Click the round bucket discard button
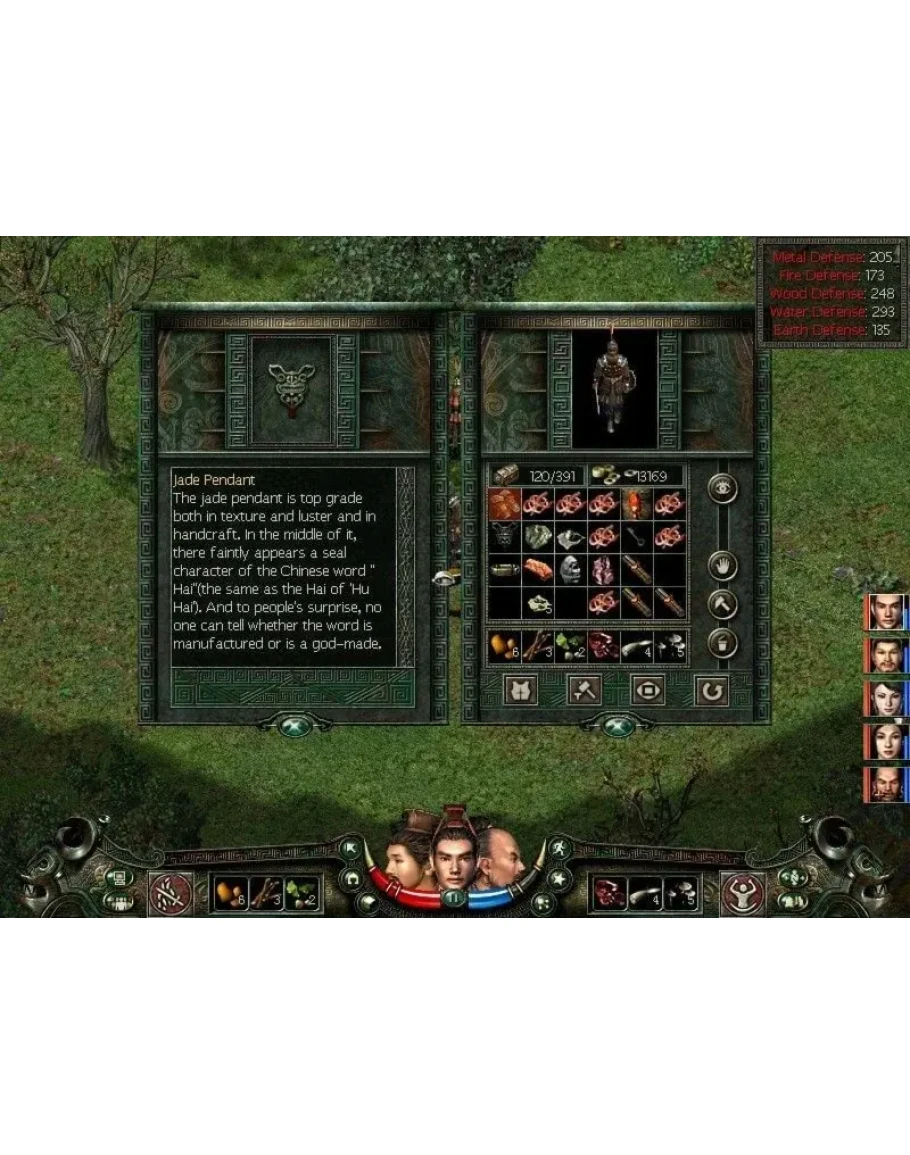Screen dimensions: 910x1155 click(x=721, y=642)
